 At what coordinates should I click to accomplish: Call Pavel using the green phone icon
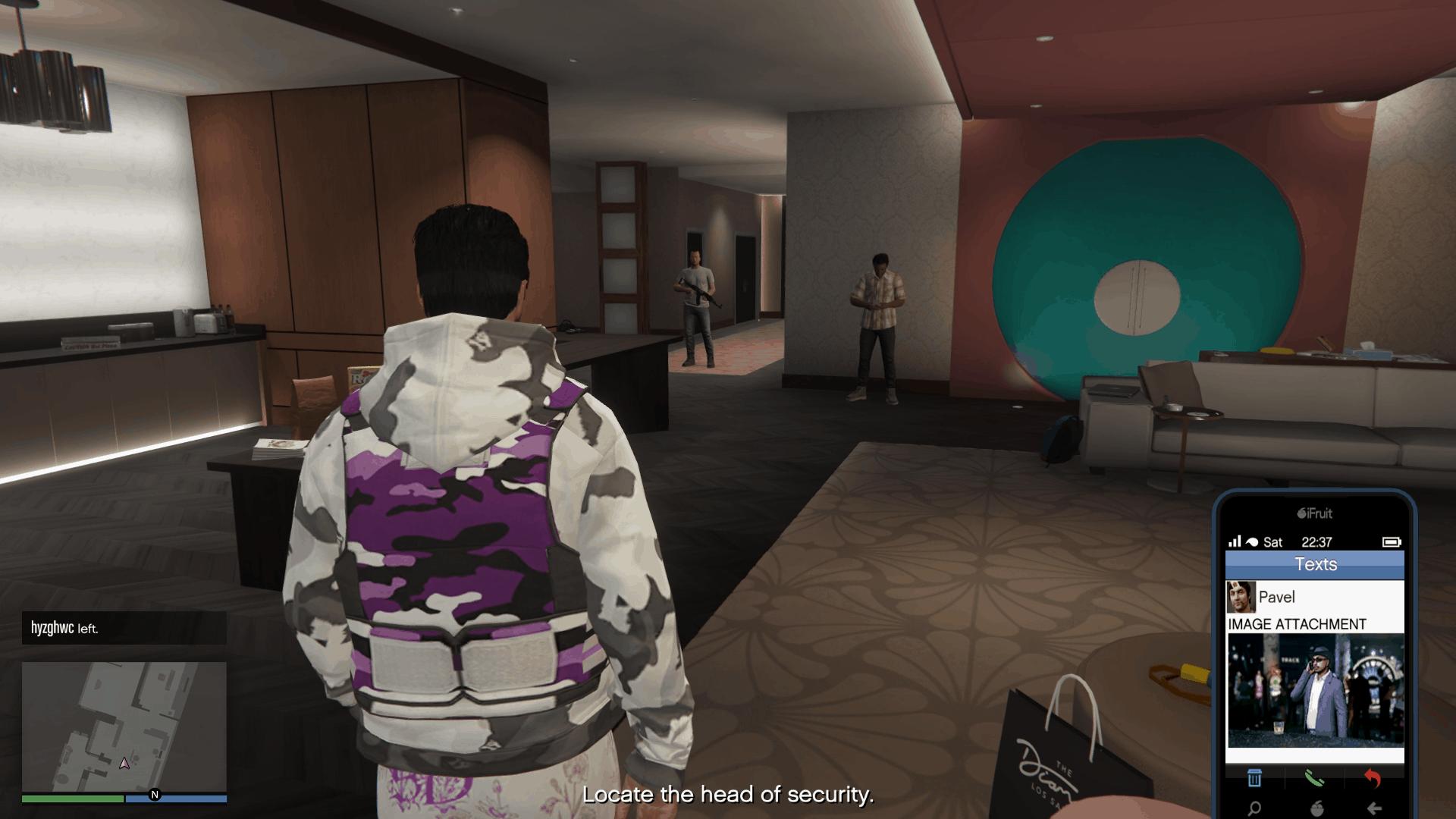[1315, 778]
